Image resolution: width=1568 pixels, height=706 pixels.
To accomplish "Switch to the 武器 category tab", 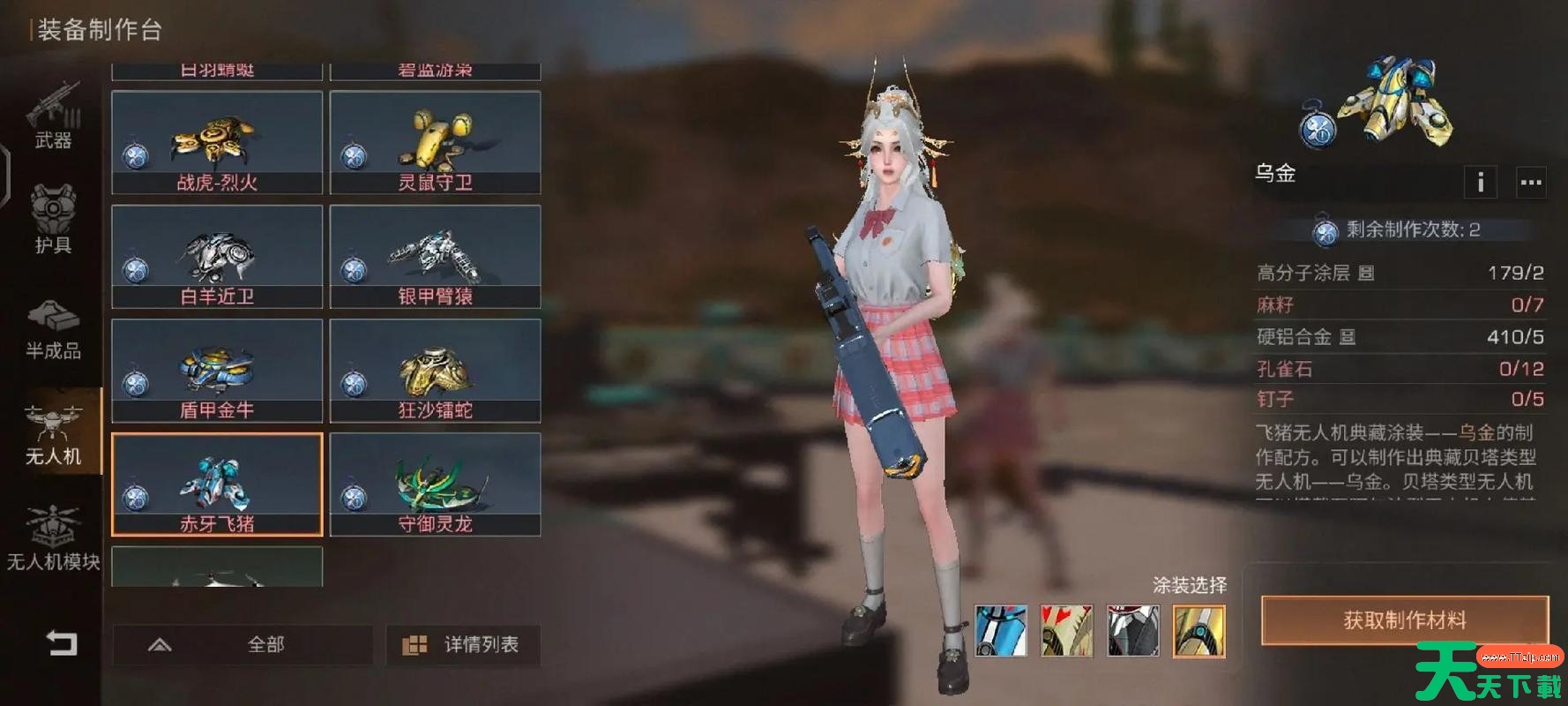I will 53,116.
